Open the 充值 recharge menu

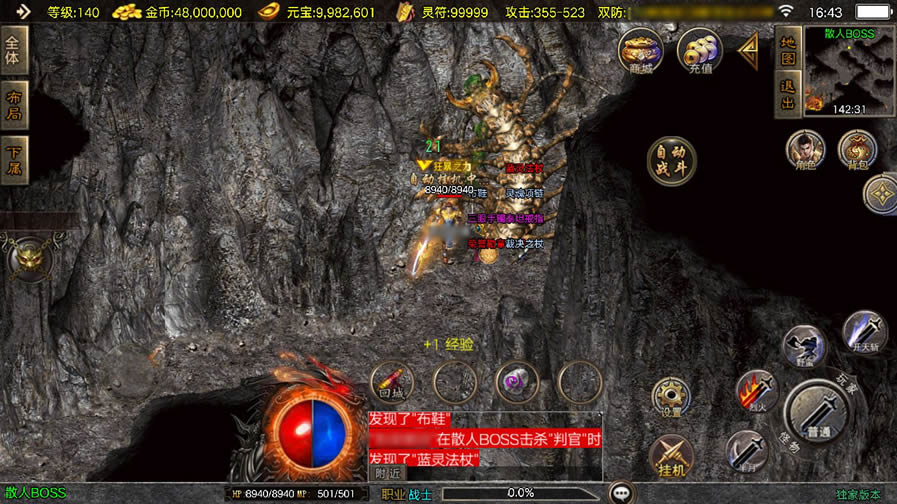[699, 50]
